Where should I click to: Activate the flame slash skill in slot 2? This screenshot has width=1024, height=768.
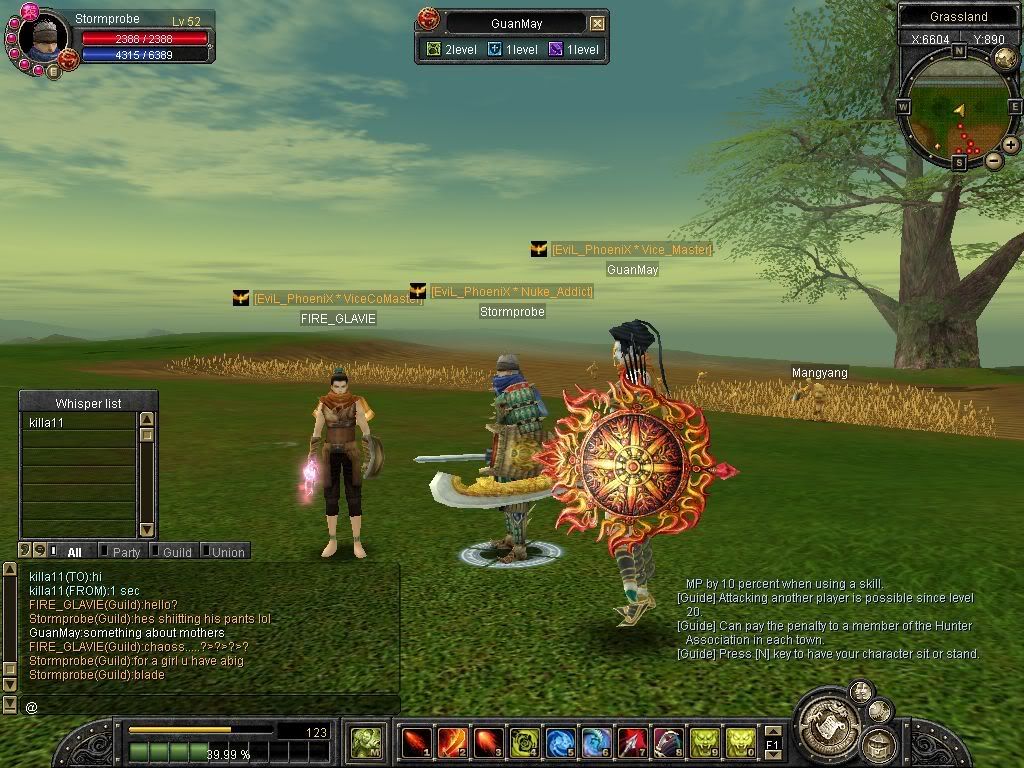pyautogui.click(x=452, y=742)
